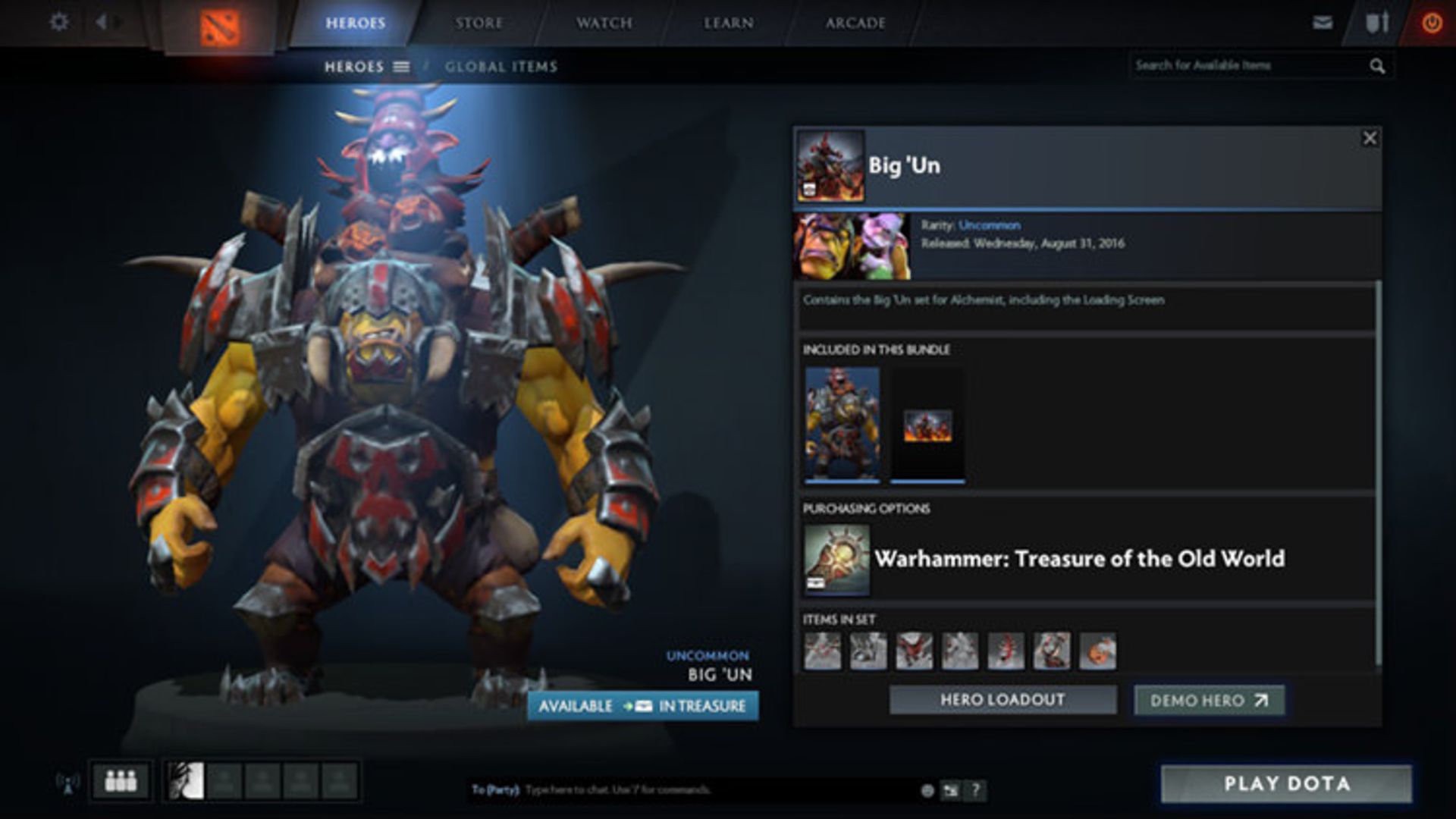Launch Demo Hero mode
Viewport: 1456px width, 819px height.
click(1209, 701)
